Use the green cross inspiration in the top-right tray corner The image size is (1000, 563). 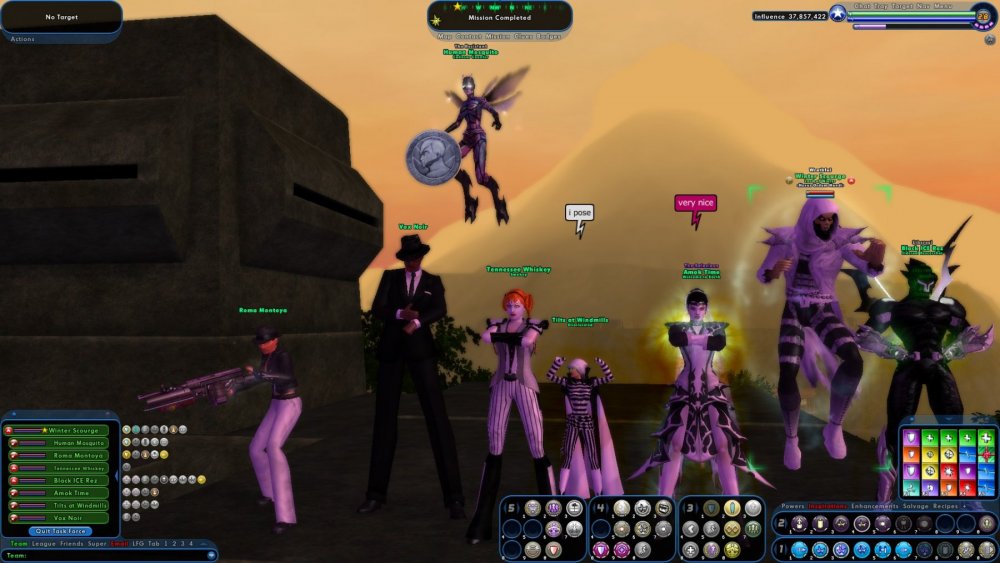(x=985, y=437)
